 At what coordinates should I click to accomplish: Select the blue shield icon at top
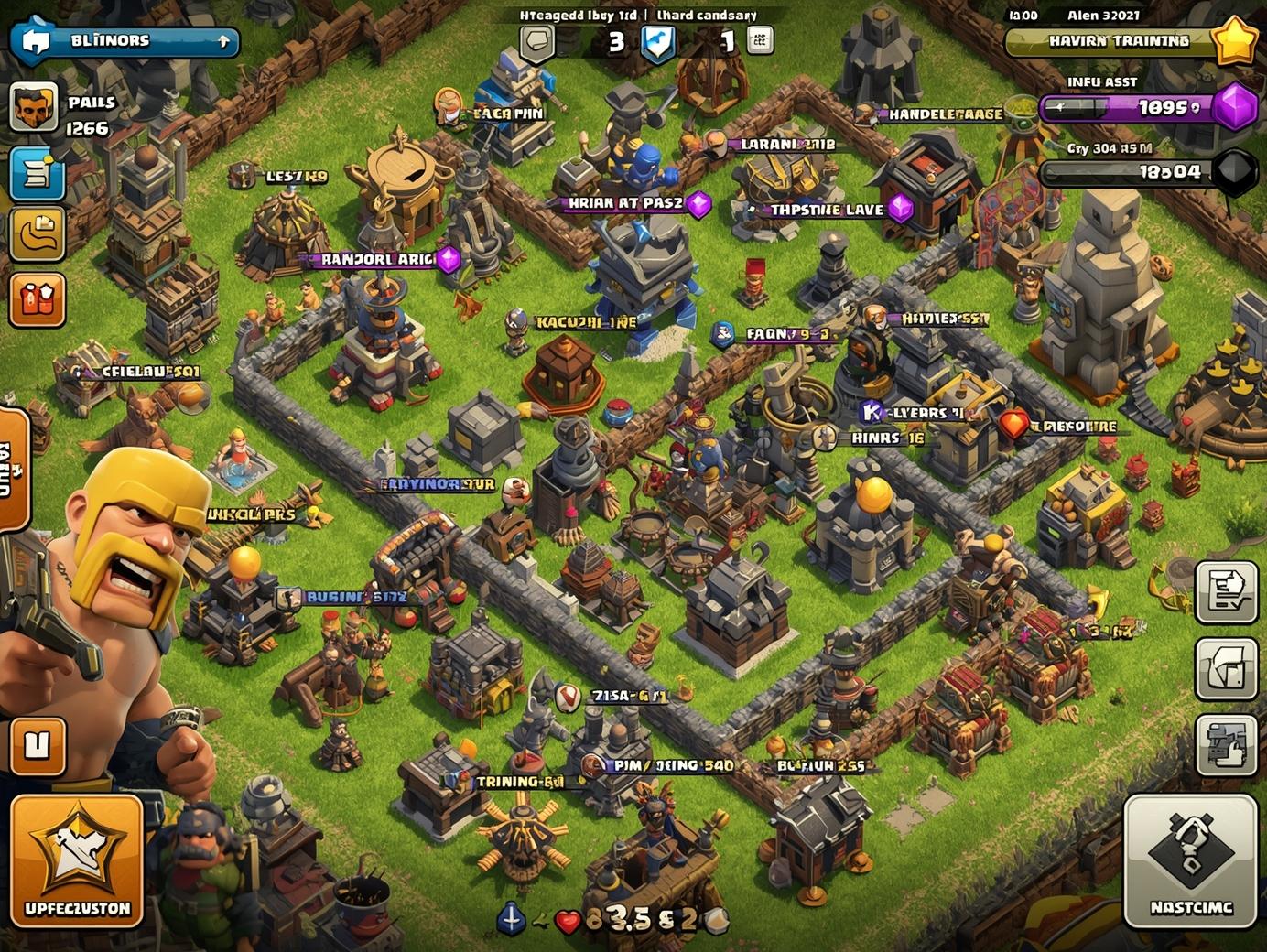pyautogui.click(x=657, y=42)
